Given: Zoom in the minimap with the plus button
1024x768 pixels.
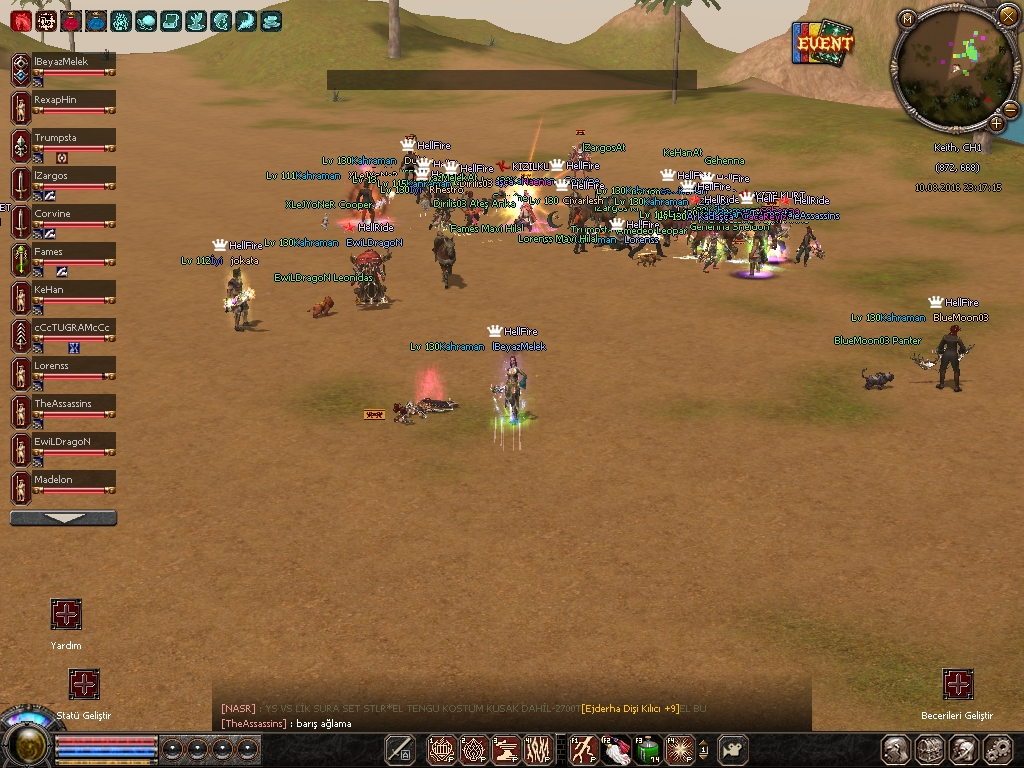Looking at the screenshot, I should (x=997, y=123).
